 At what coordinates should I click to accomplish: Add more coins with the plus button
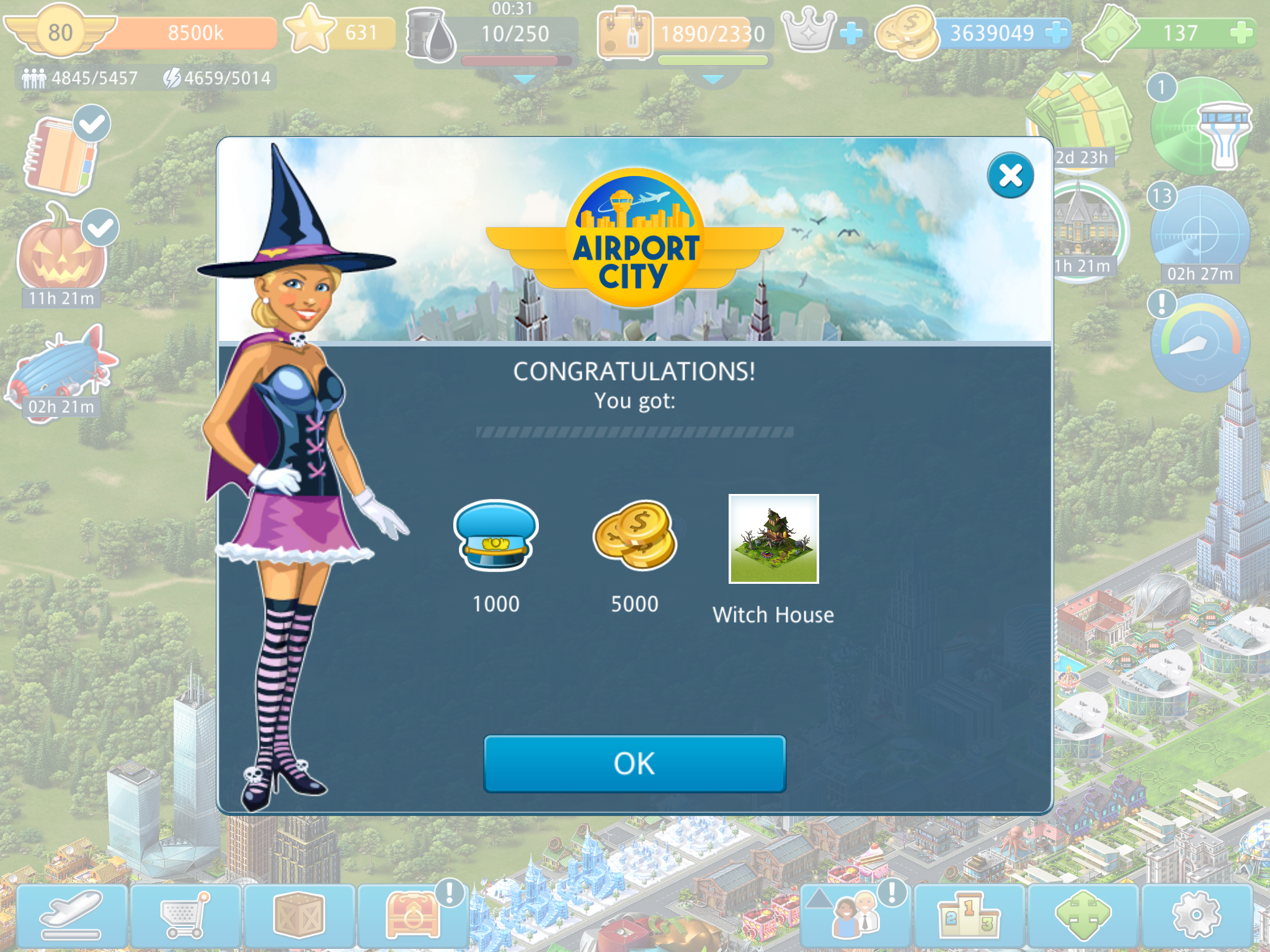(x=1056, y=32)
